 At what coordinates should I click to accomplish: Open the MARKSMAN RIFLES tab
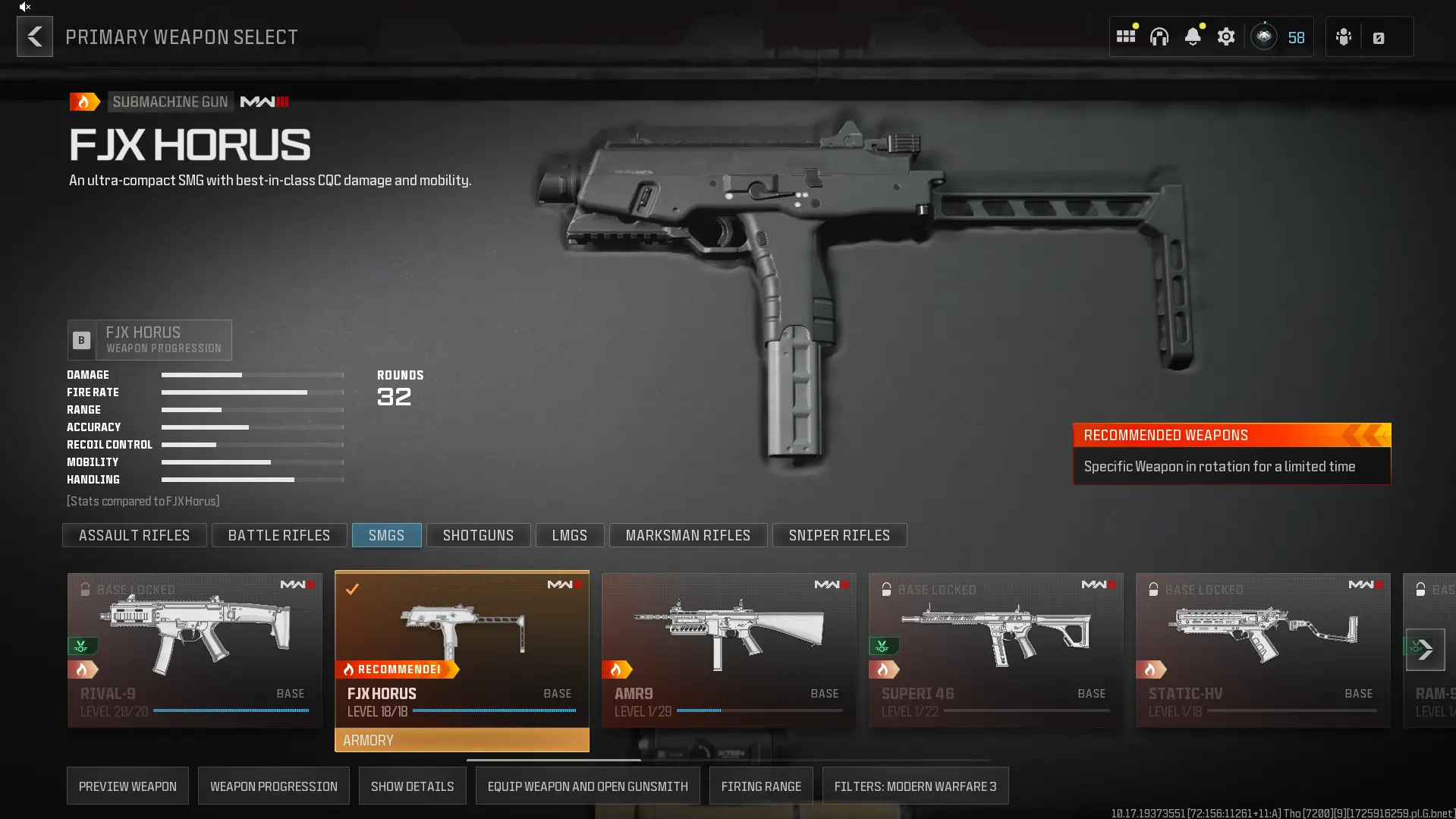pyautogui.click(x=687, y=535)
